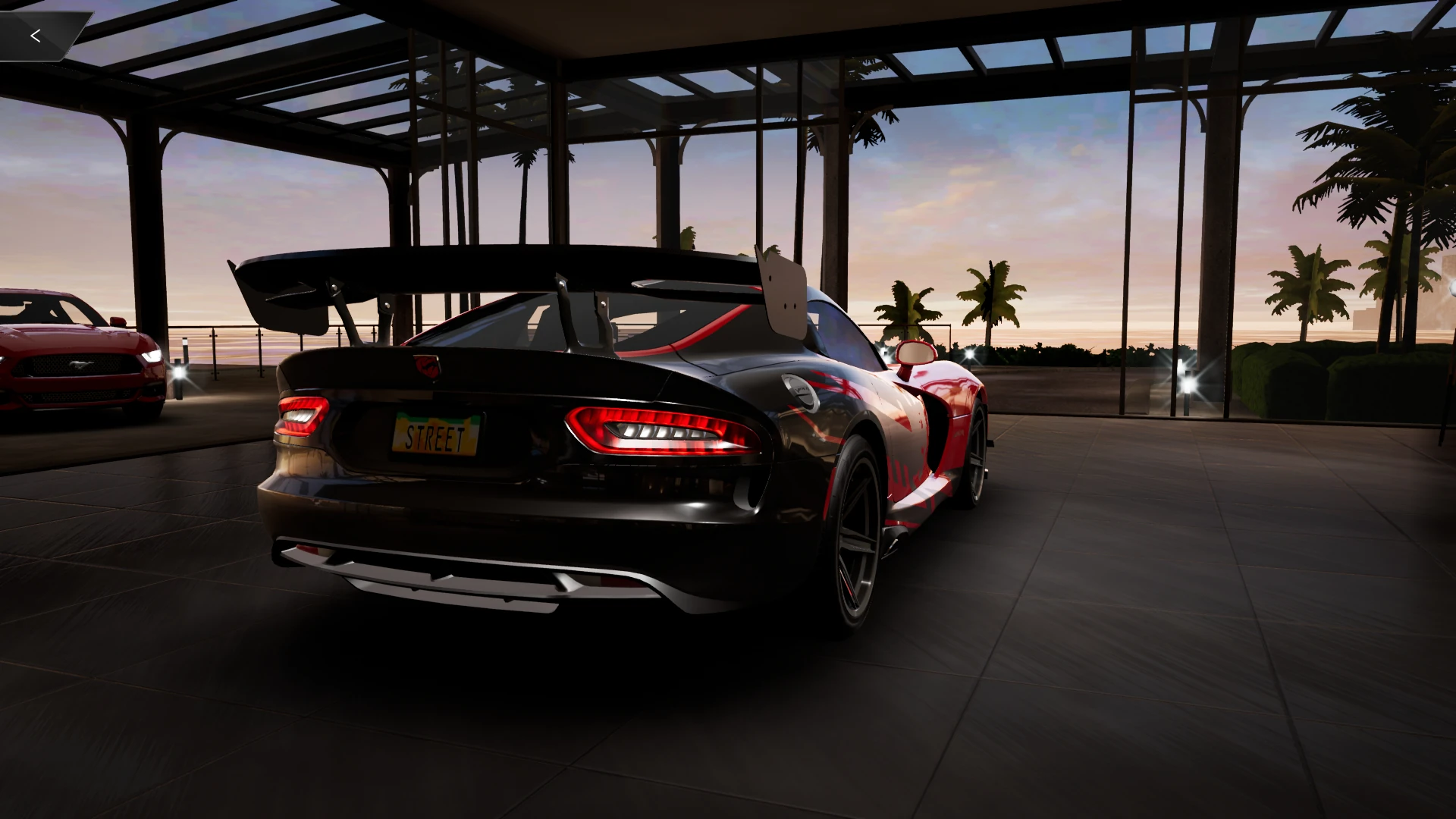Click the red SRT badge on the trunk
1456x819 pixels.
[x=428, y=366]
